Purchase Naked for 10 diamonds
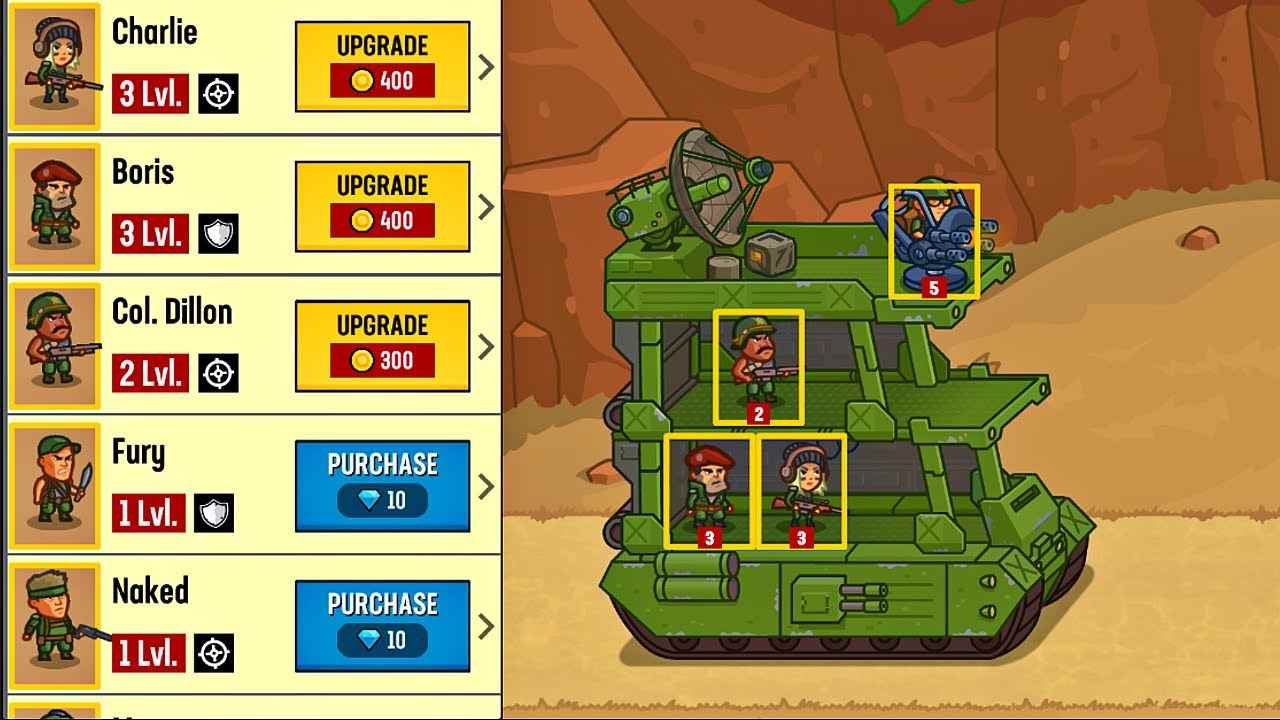Image resolution: width=1280 pixels, height=720 pixels. 381,624
